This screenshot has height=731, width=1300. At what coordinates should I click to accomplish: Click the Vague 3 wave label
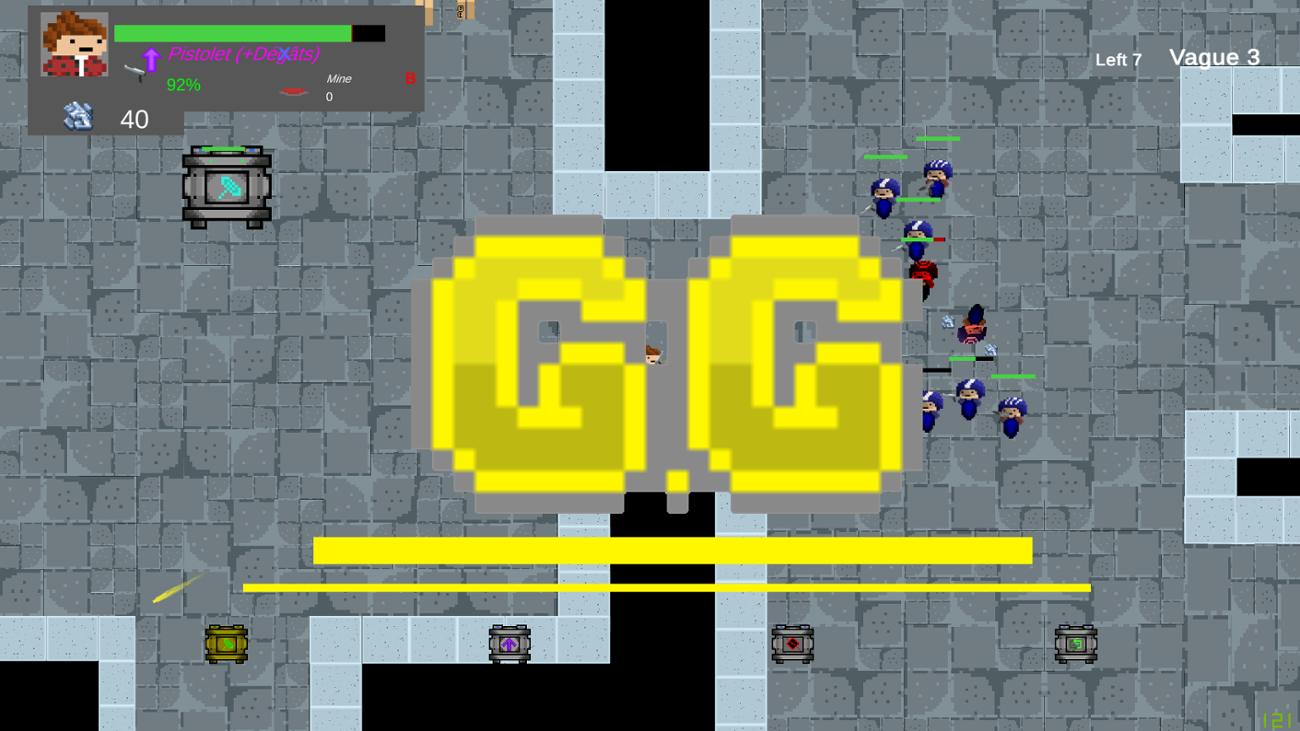(x=1215, y=57)
